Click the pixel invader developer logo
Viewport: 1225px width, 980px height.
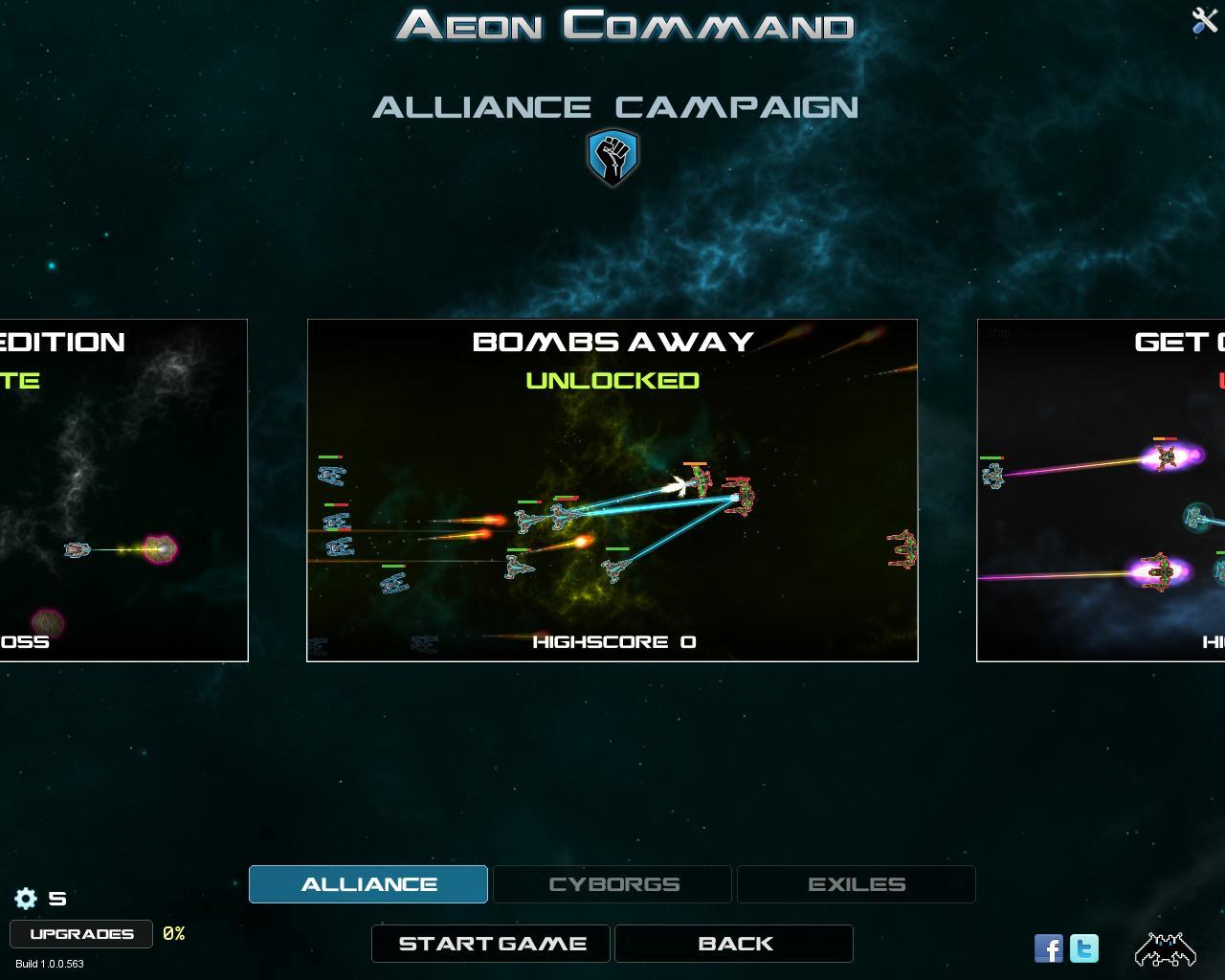click(x=1165, y=948)
